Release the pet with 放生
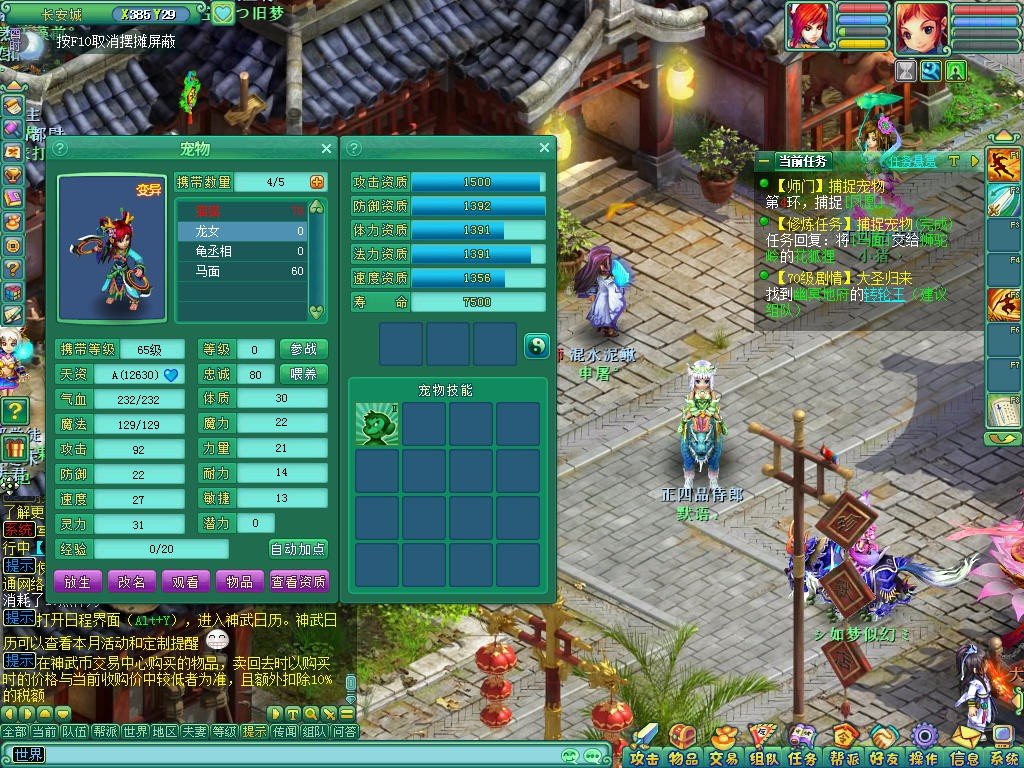1024x768 pixels. [78, 581]
